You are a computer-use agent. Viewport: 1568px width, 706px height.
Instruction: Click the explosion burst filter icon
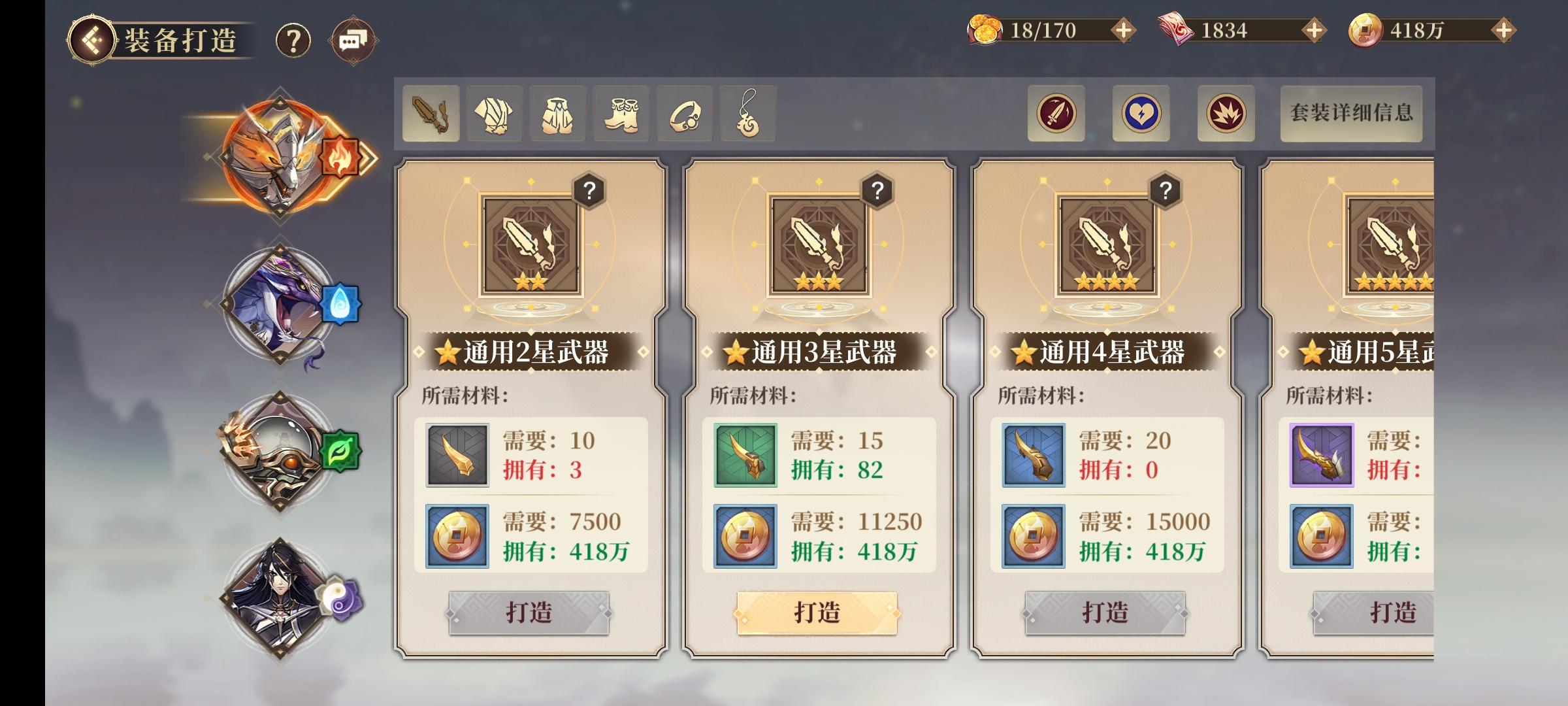[x=1226, y=112]
